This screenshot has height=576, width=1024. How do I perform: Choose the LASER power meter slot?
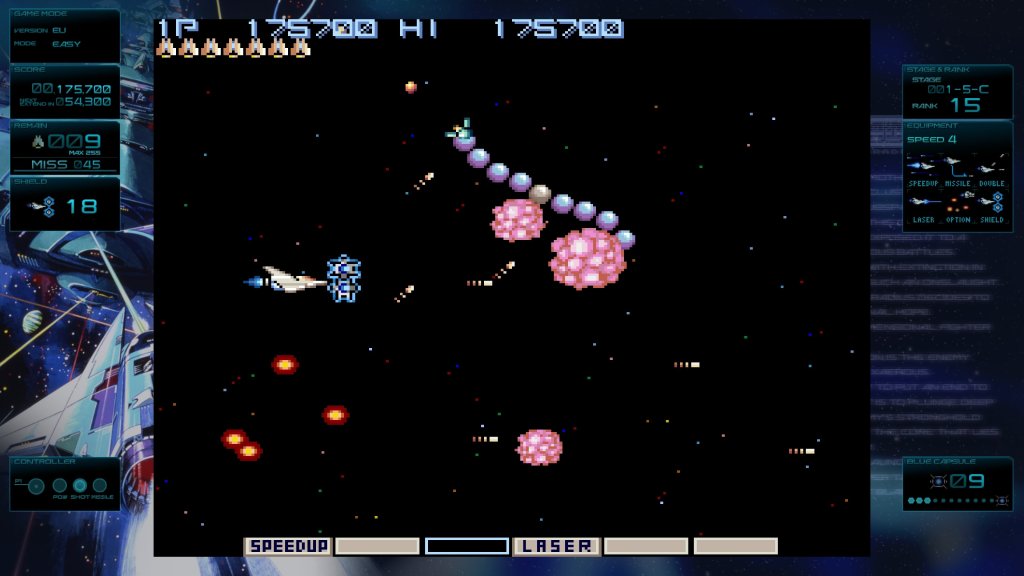[x=557, y=546]
